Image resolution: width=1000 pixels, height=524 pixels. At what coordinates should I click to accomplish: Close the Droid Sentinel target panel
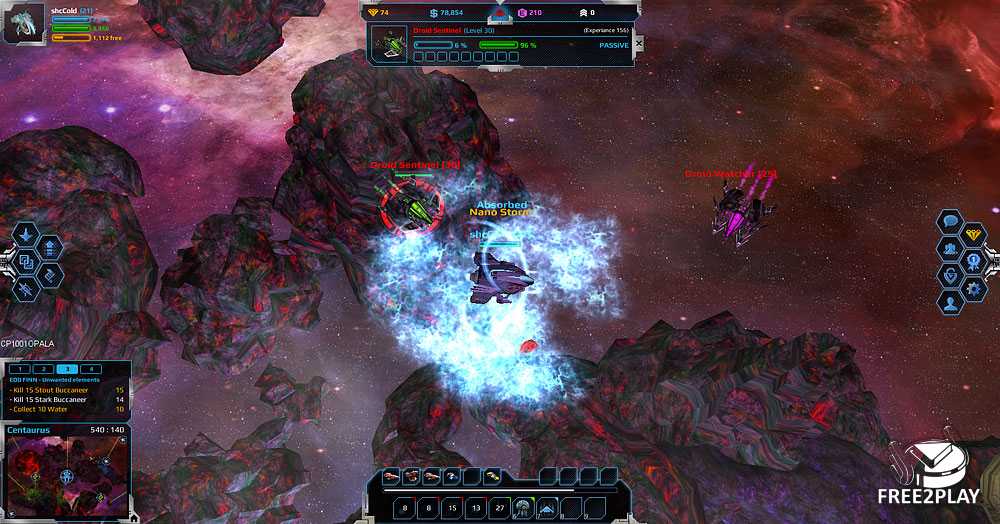pos(639,44)
